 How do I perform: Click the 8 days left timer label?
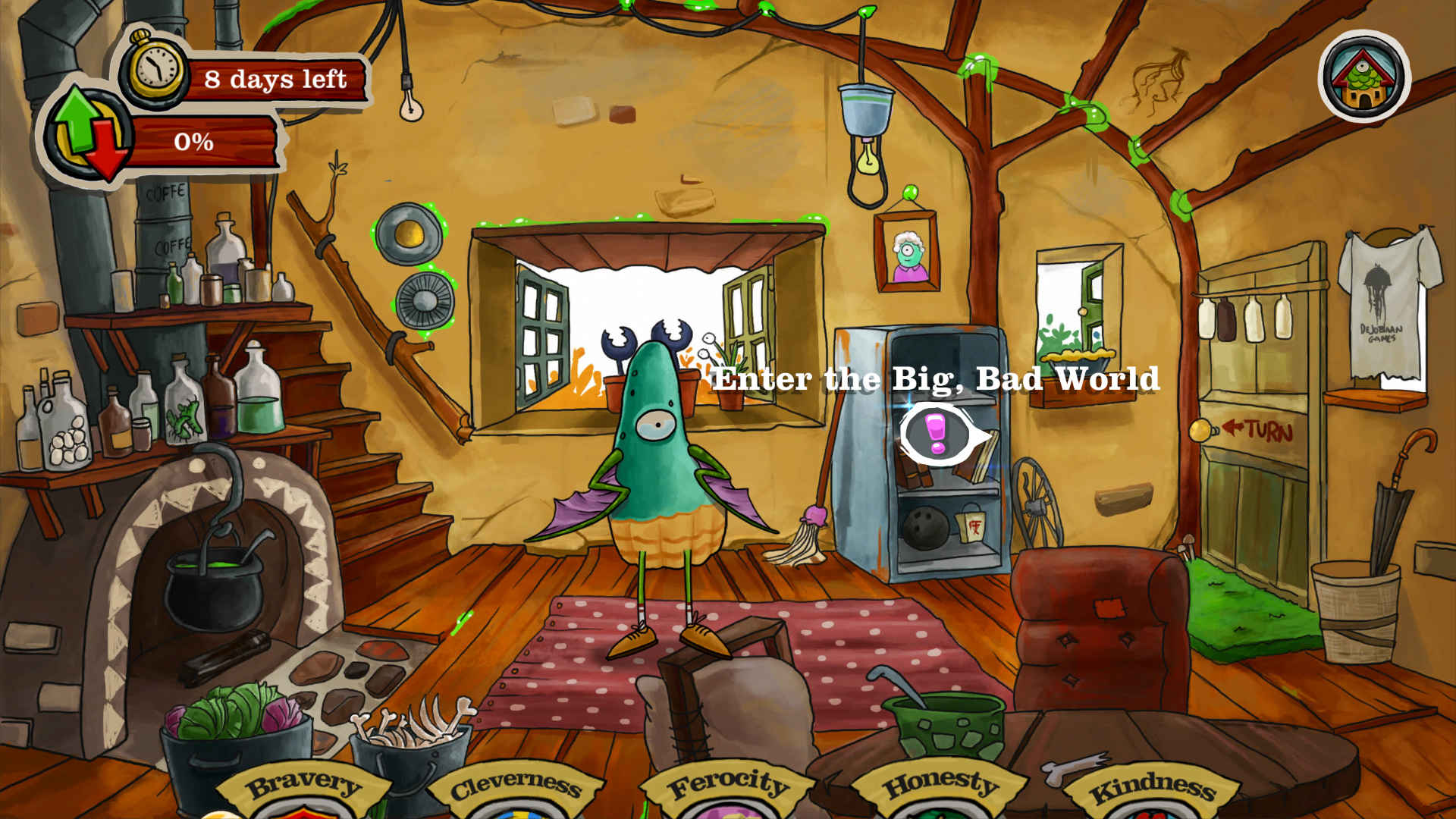tap(277, 77)
